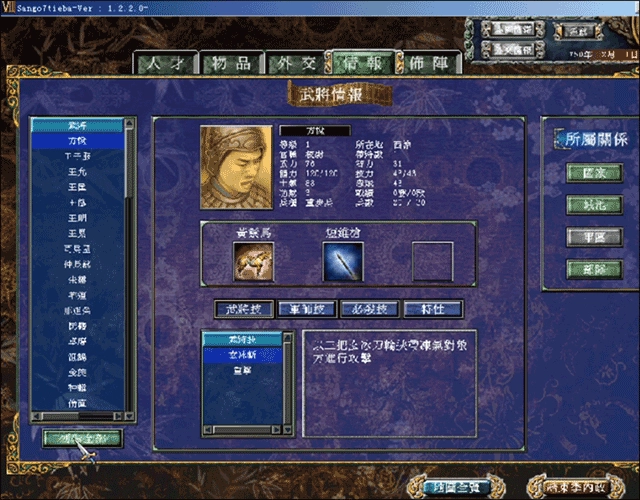
Task: Show the 軍師技 skill category
Action: 305,308
